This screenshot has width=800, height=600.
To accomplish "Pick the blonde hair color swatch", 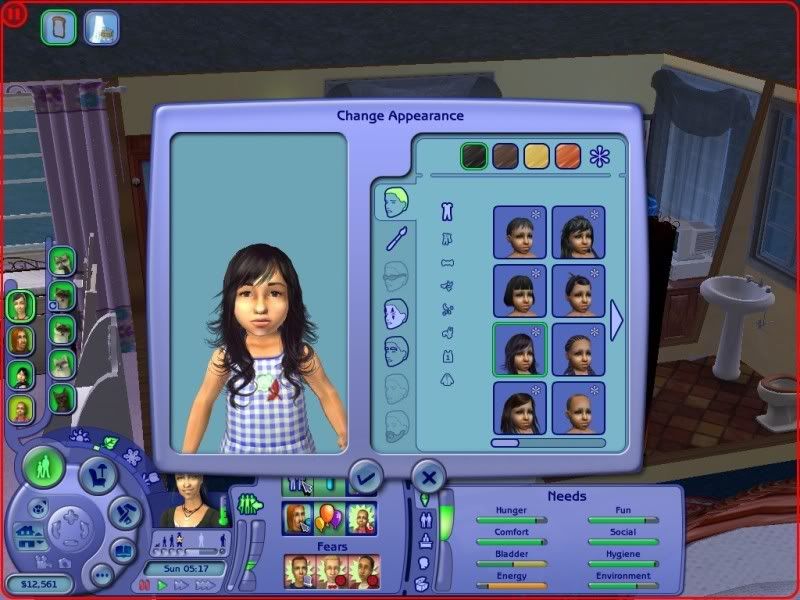I will coord(537,155).
